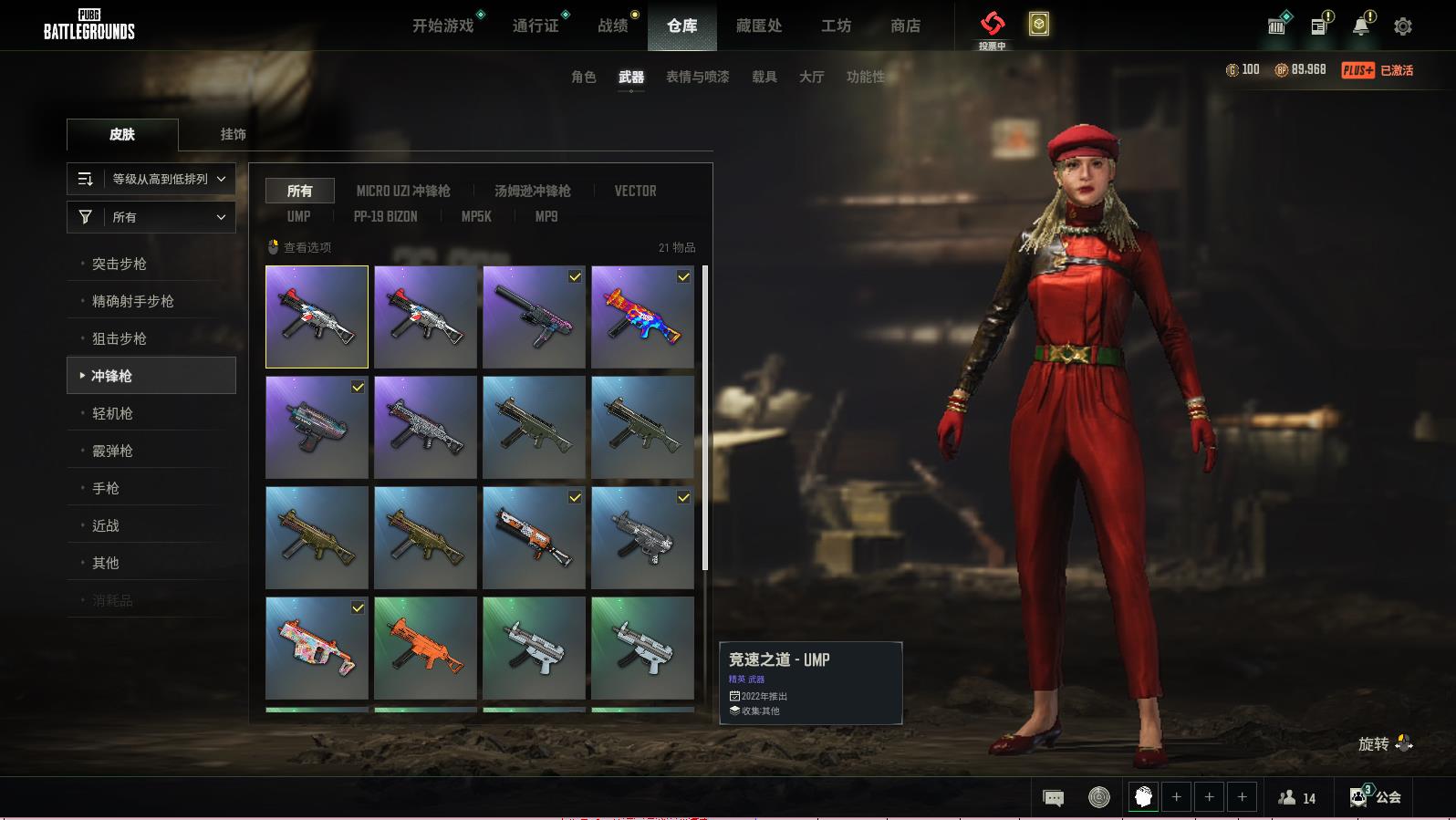The image size is (1456, 820).
Task: Switch to the 挂饰 charms tab
Action: coord(233,134)
